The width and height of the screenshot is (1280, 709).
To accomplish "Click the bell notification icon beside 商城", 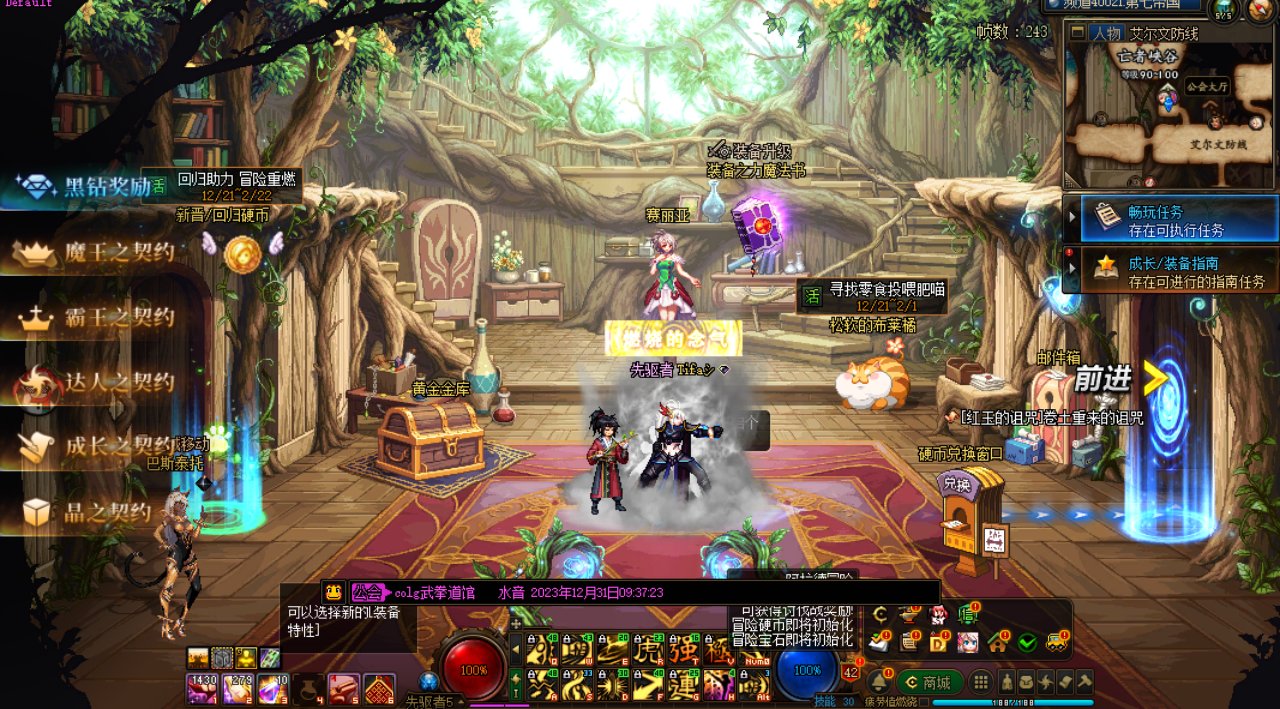I will point(878,682).
